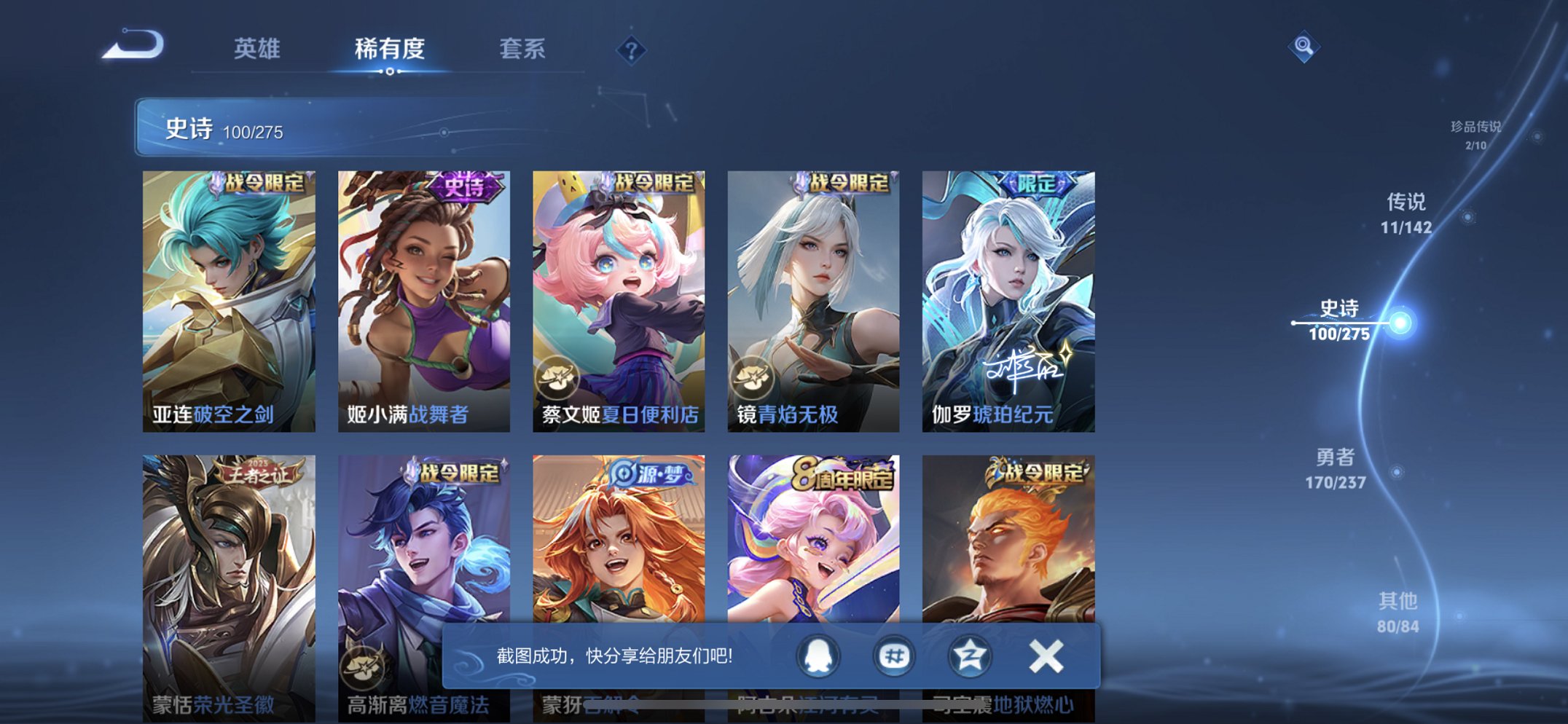Screen dimensions: 1568x724
Task: Switch to the 英雄 tab
Action: (259, 50)
